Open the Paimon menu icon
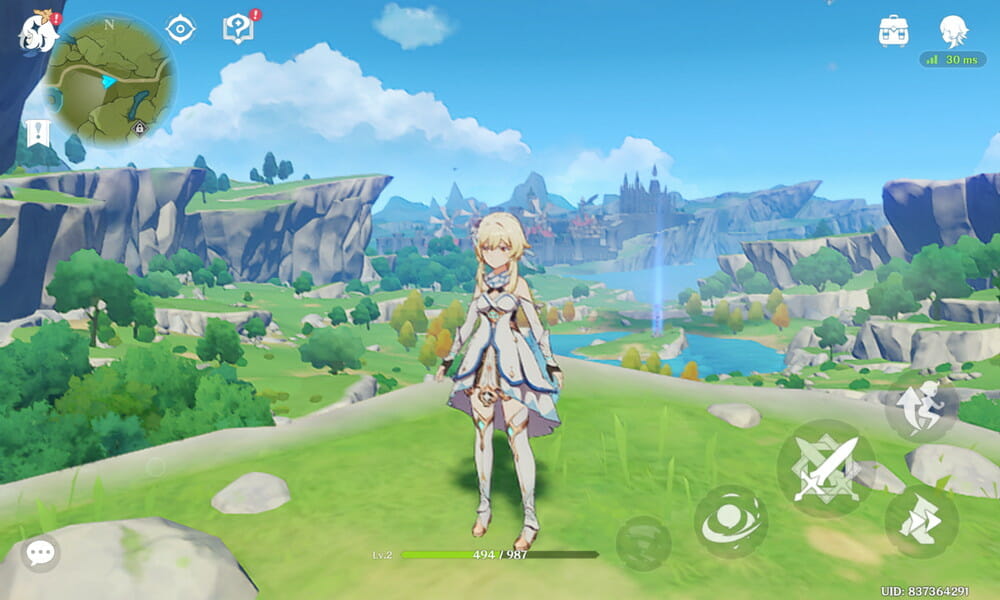Screen dimensions: 1000x600 [38, 30]
